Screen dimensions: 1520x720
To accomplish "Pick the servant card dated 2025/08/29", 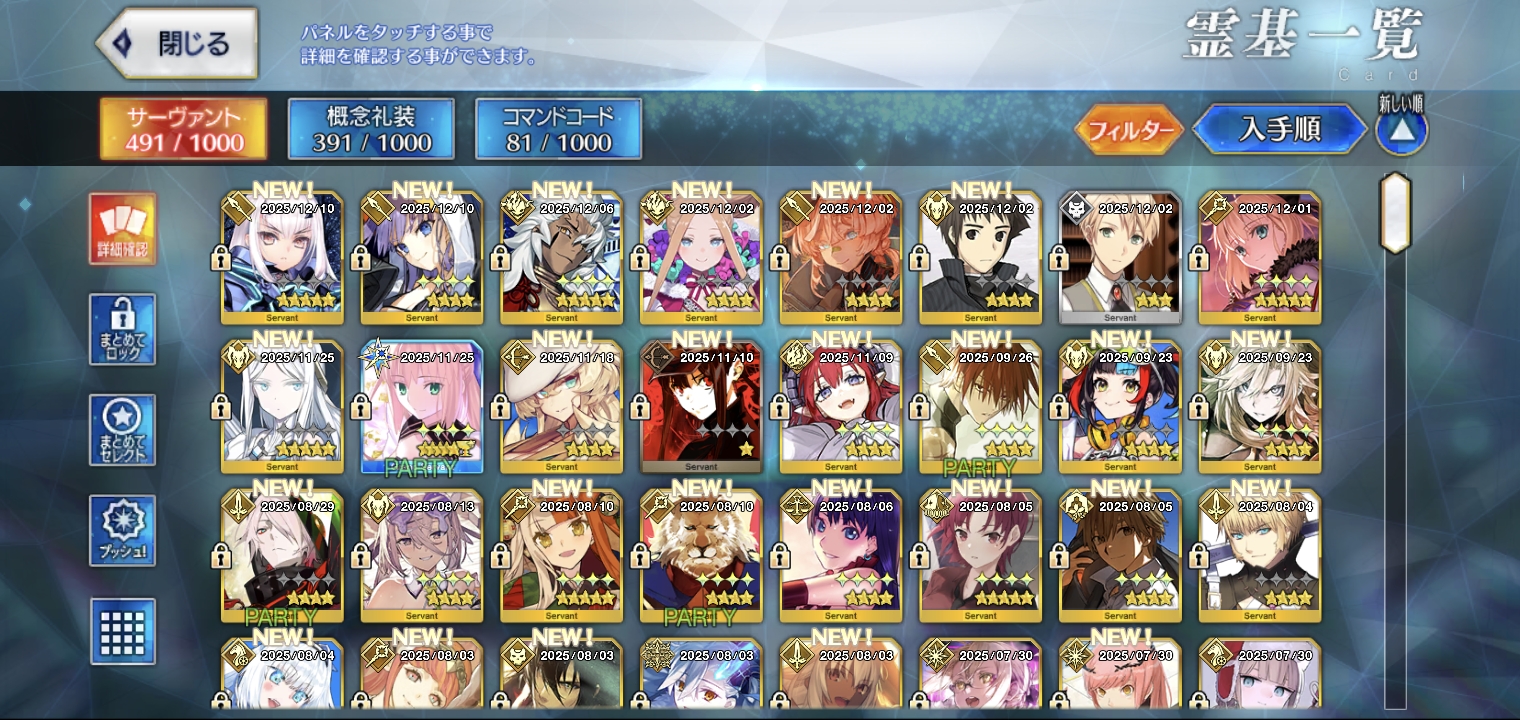I will pos(282,555).
